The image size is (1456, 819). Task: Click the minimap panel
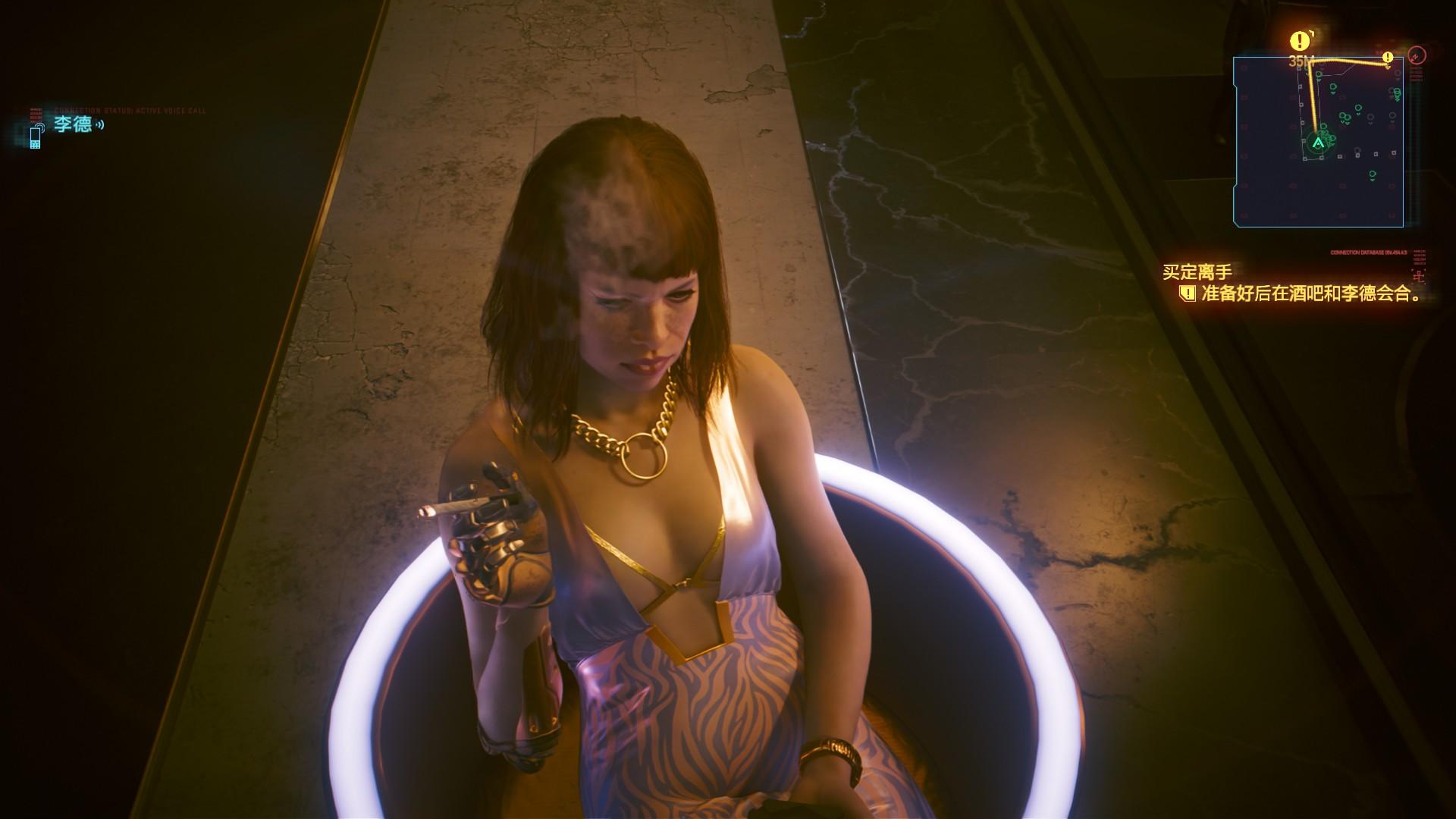pyautogui.click(x=1317, y=142)
